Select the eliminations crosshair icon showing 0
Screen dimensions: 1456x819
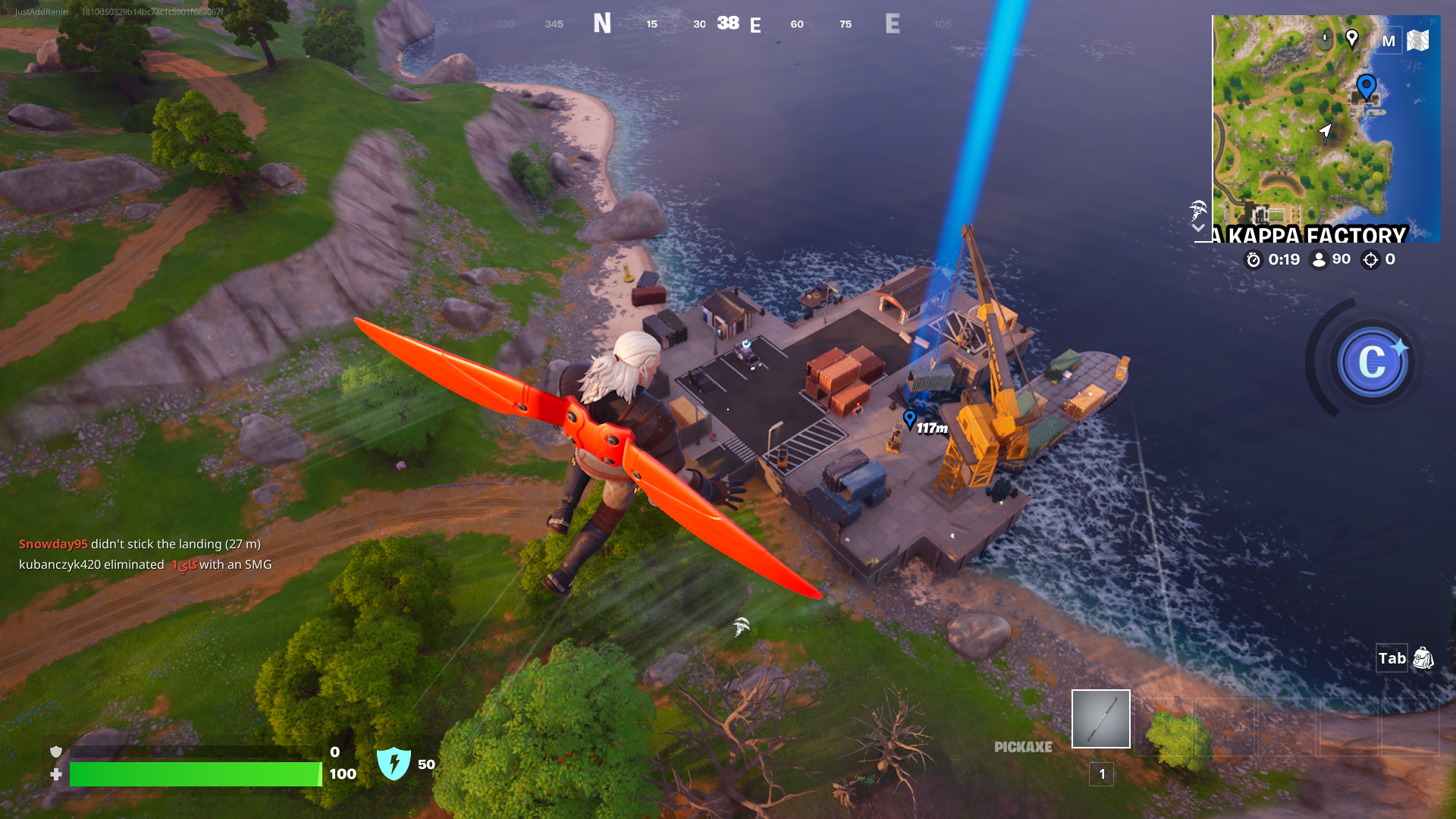point(1370,259)
